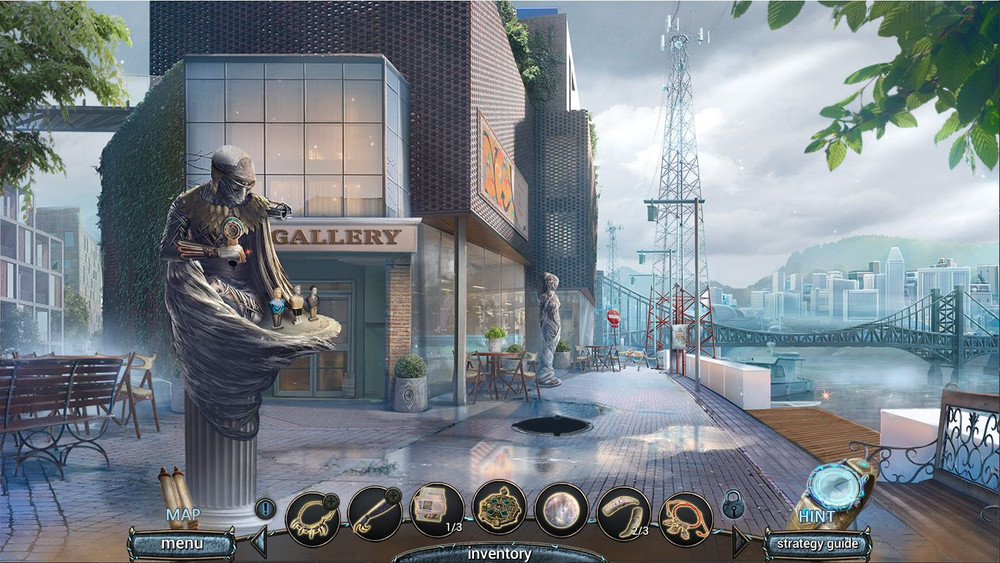Open the game menu button
This screenshot has width=1000, height=563.
[x=182, y=543]
